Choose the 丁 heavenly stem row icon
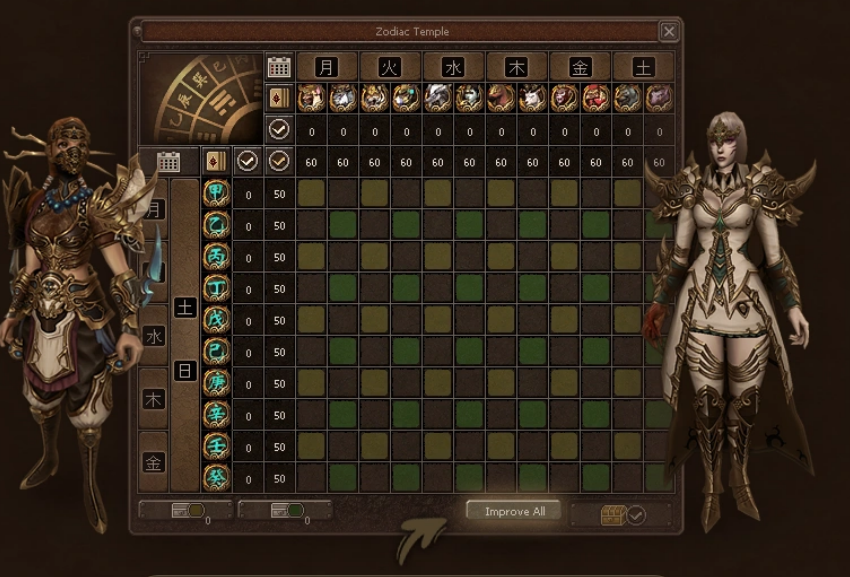The width and height of the screenshot is (850, 577). click(x=216, y=289)
